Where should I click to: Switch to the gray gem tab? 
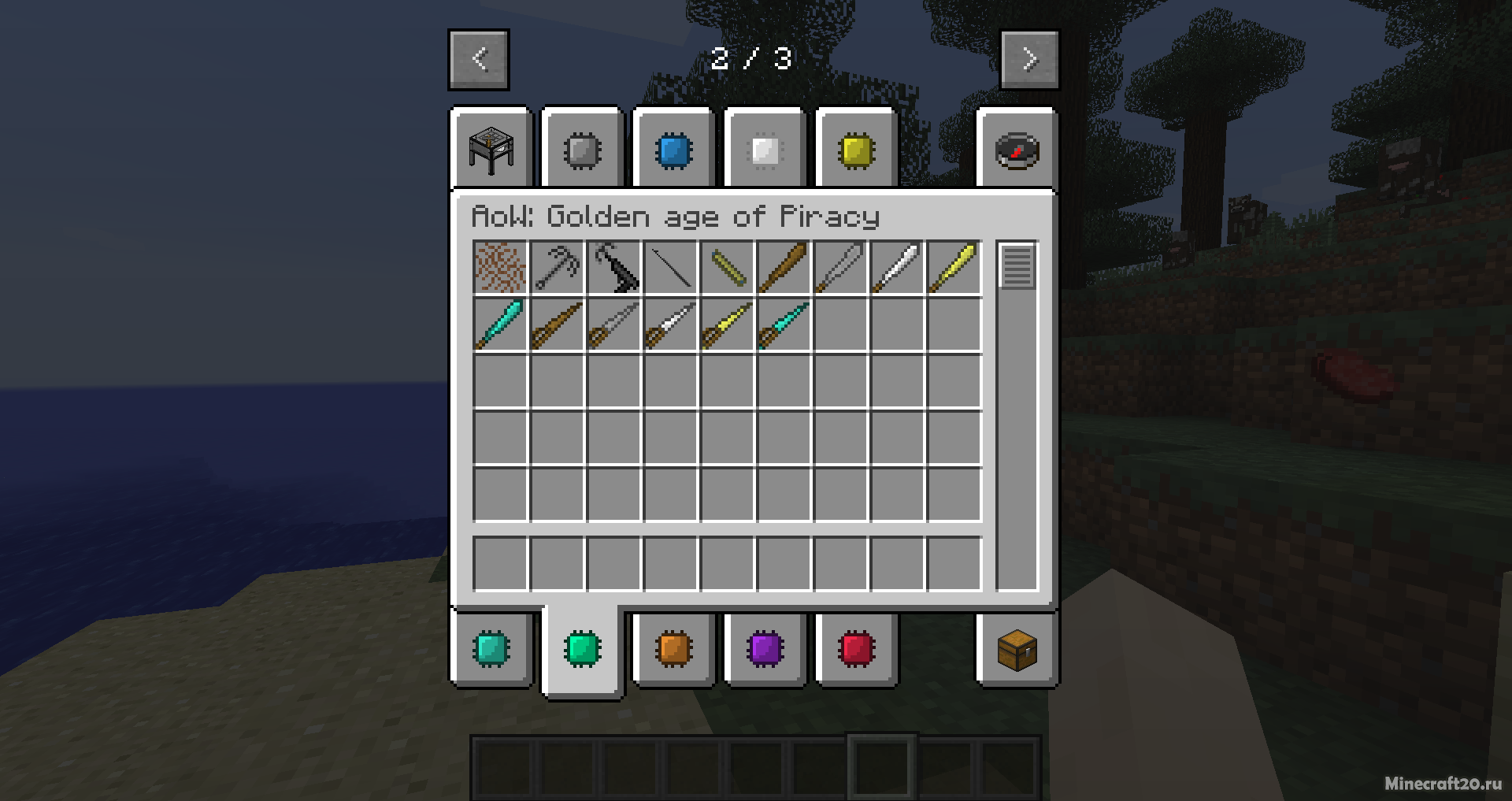click(x=583, y=150)
